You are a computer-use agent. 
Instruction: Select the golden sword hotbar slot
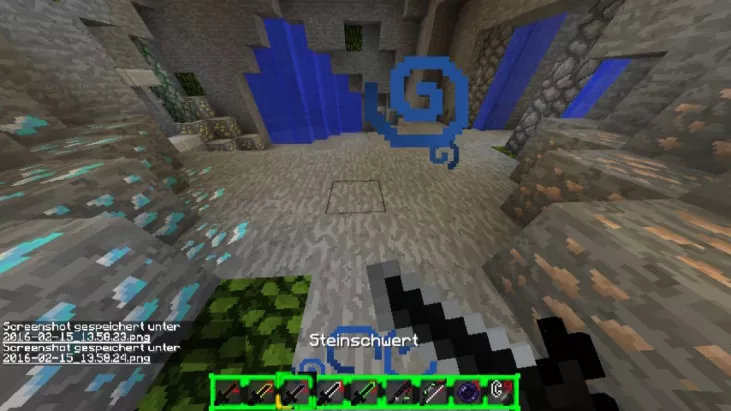pos(261,393)
